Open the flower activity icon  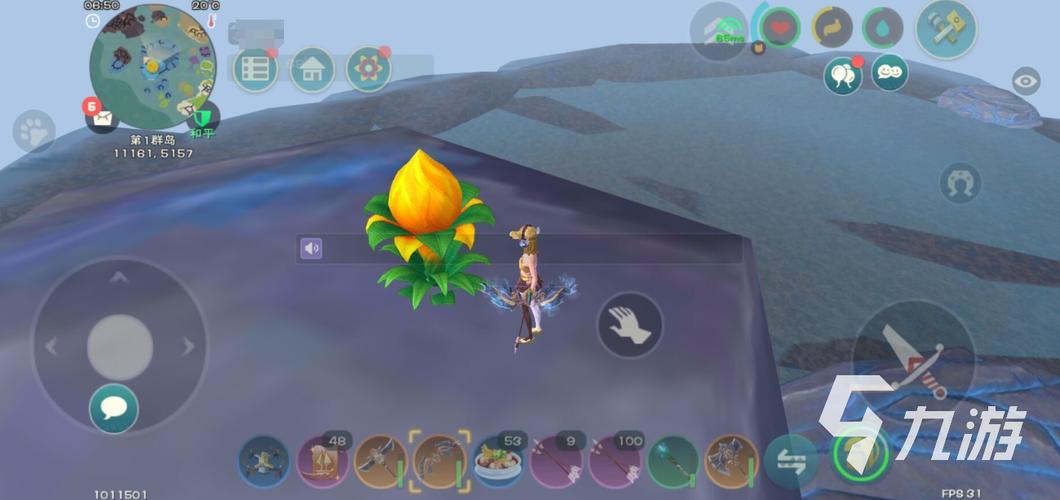368,69
